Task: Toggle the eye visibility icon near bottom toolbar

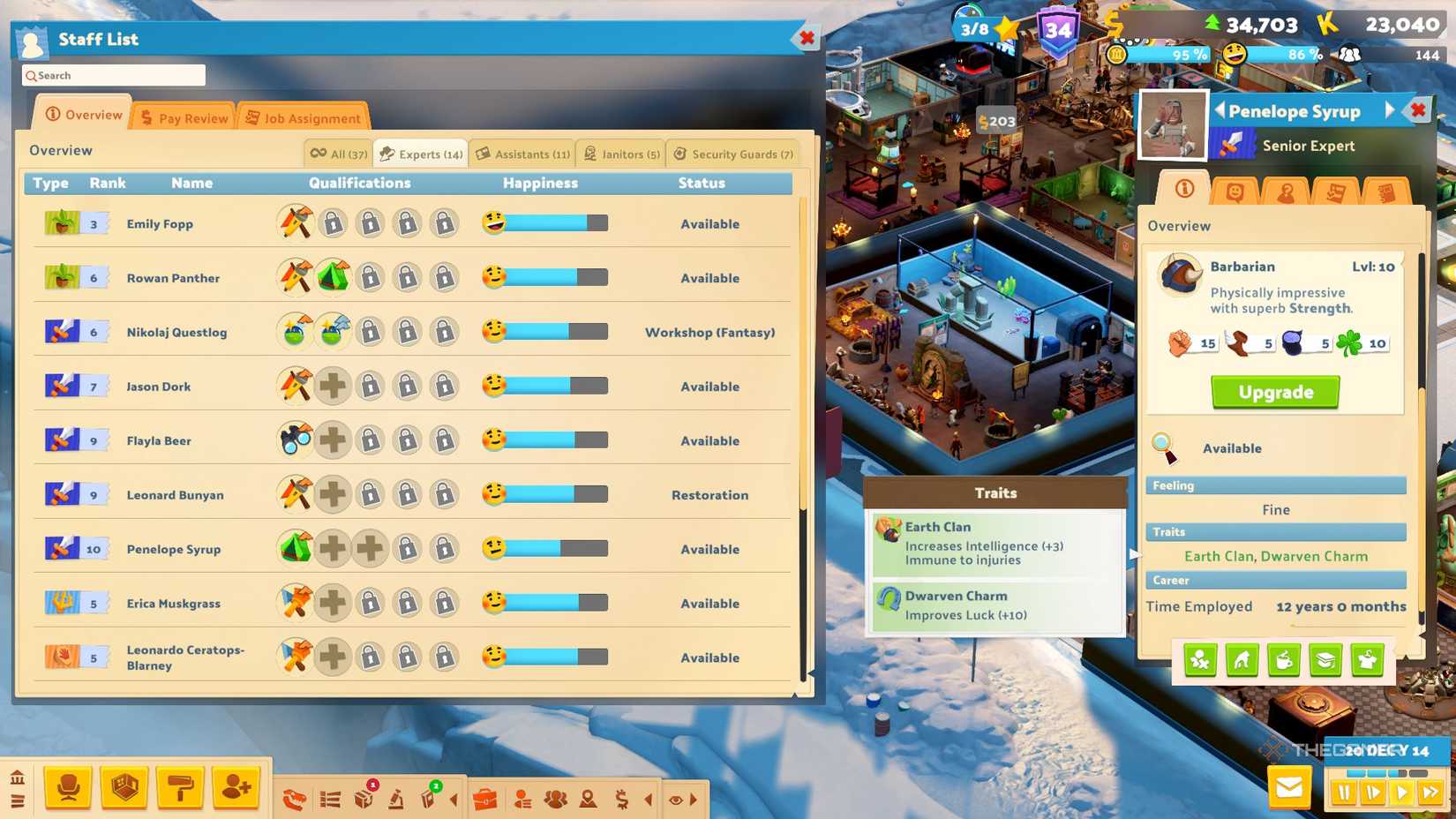Action: click(676, 799)
